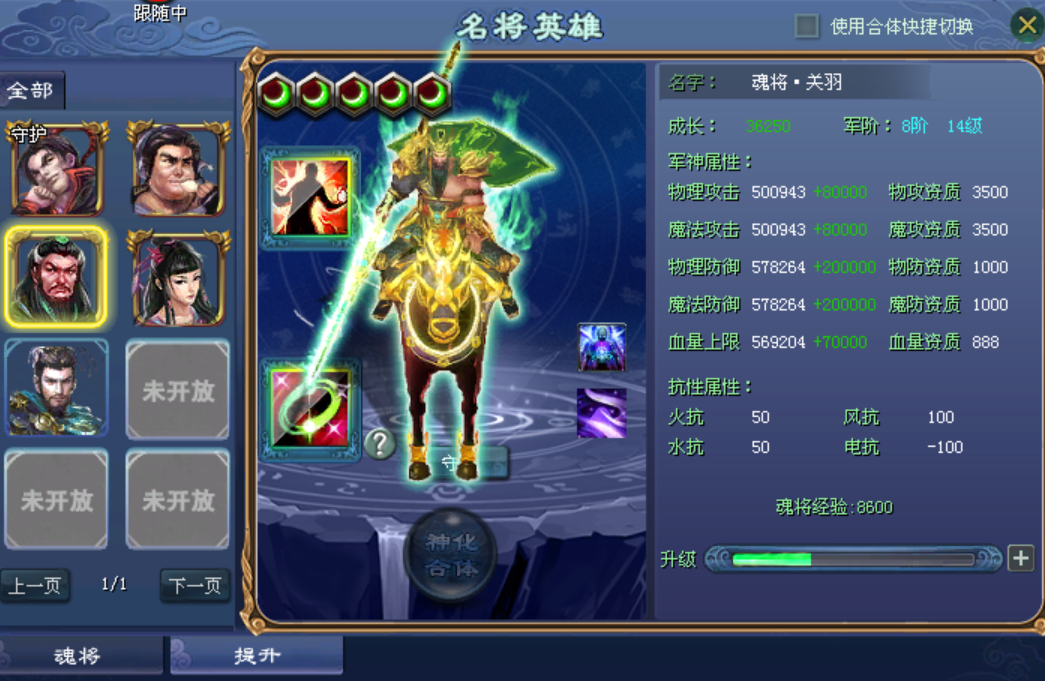Go to next page with 下一页
1045x681 pixels.
tap(194, 586)
